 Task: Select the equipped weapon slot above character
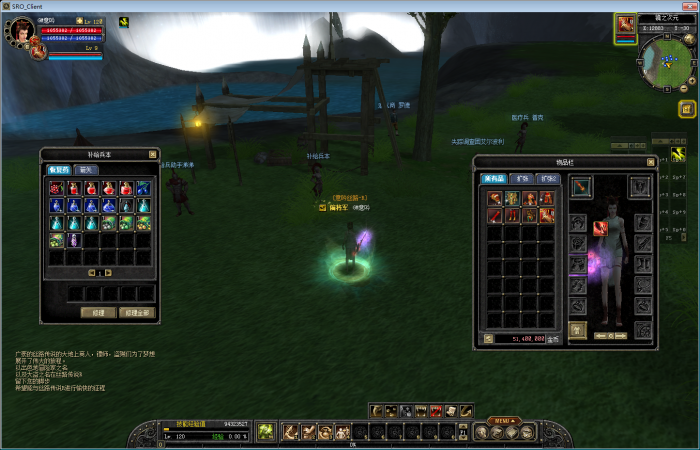click(x=581, y=187)
